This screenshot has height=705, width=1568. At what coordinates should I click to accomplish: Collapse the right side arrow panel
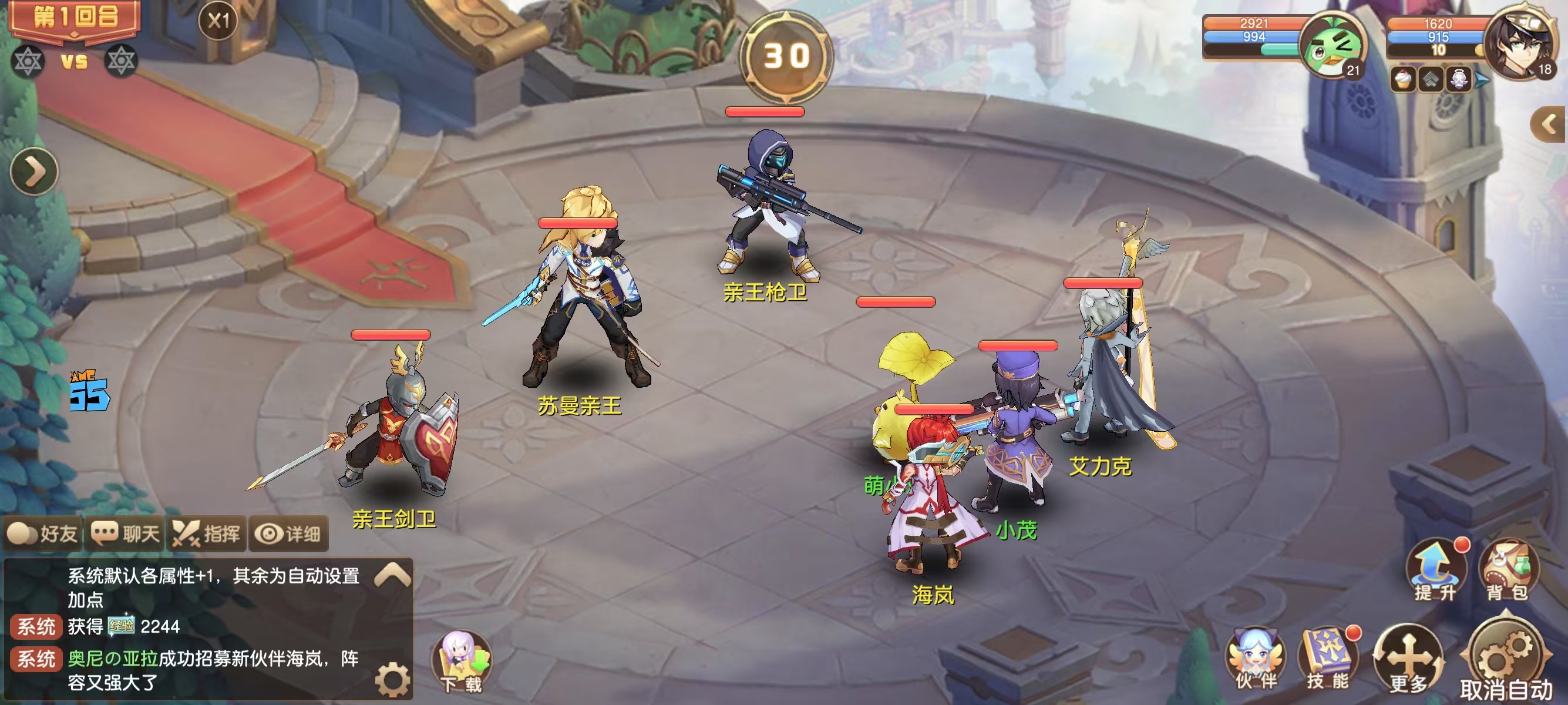coord(1548,125)
